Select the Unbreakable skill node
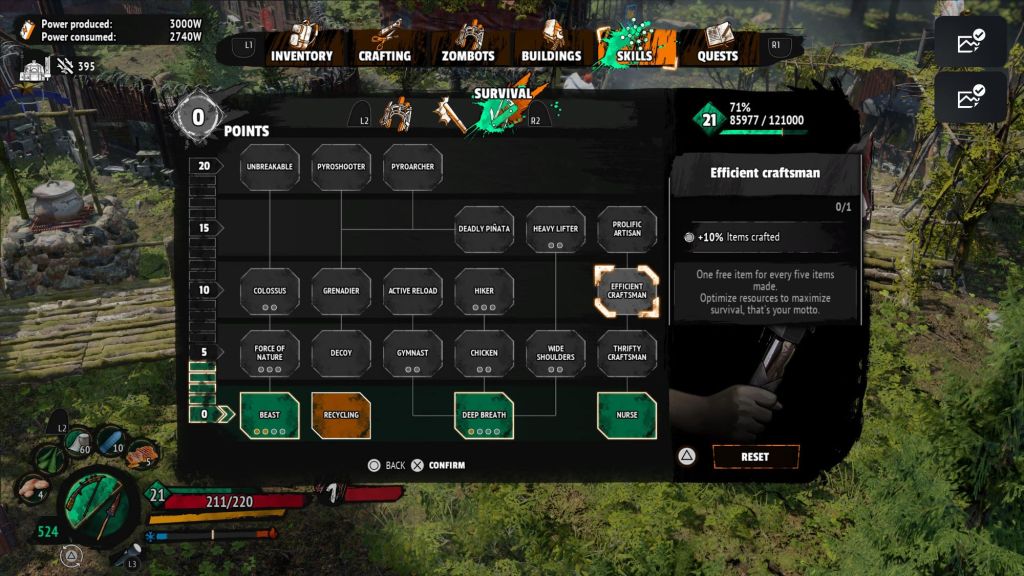 click(270, 168)
